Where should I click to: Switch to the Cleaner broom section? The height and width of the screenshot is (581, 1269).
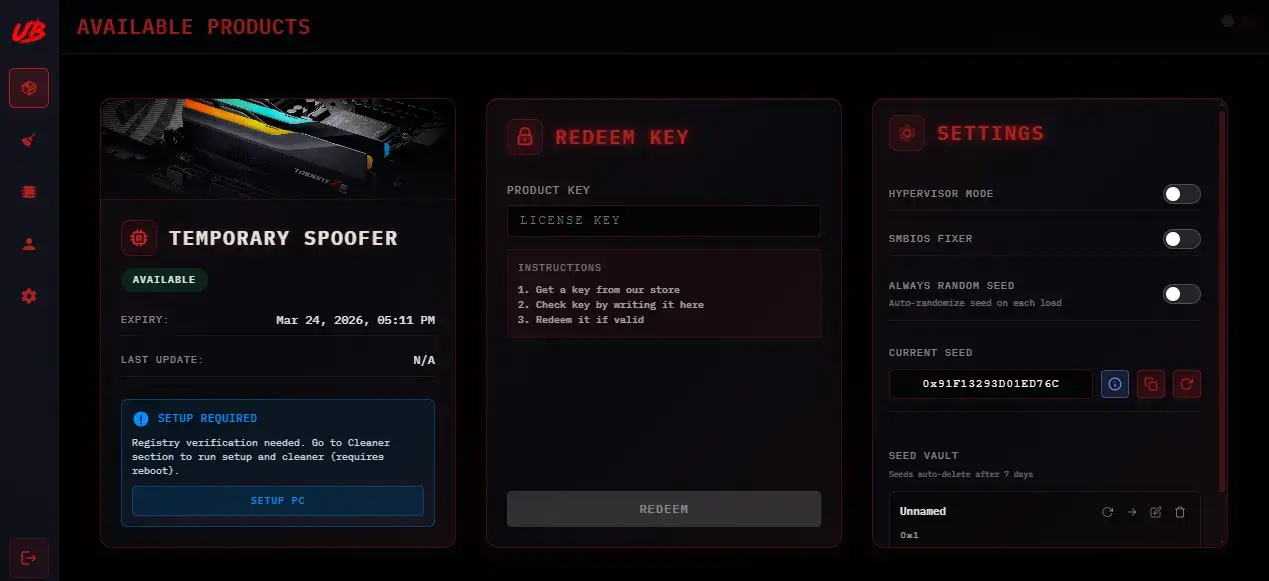pyautogui.click(x=29, y=140)
